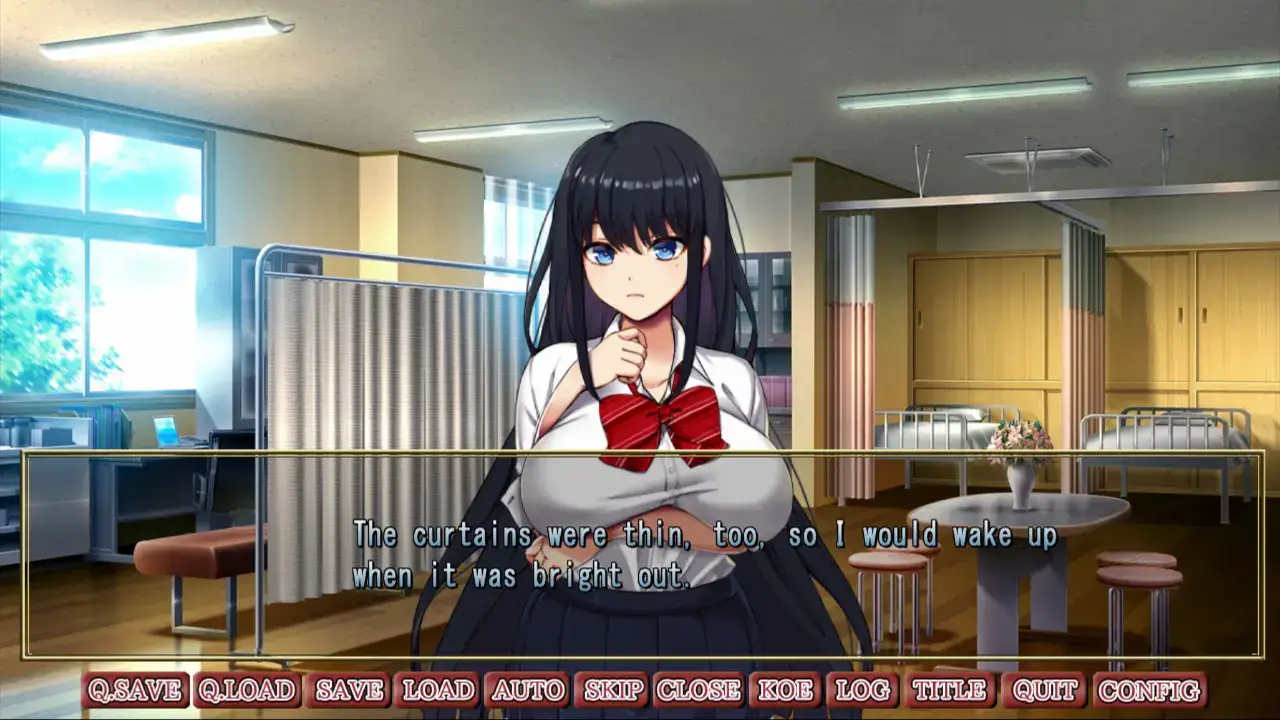Show the dialogue LOG
The height and width of the screenshot is (720, 1280).
[x=863, y=690]
